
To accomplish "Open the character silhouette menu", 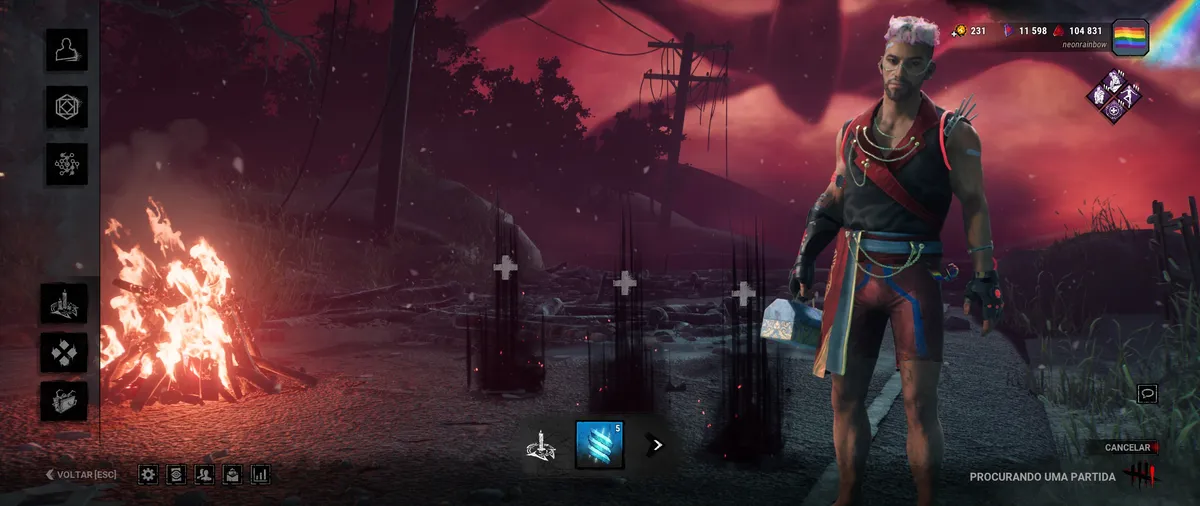I will tap(67, 50).
